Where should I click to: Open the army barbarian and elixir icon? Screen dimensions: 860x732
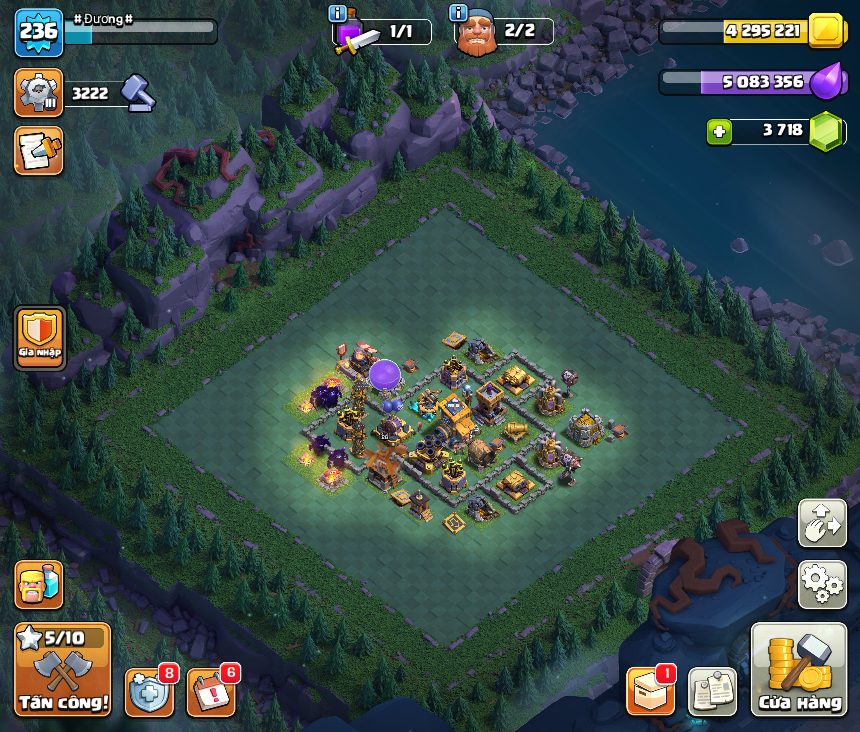point(38,584)
